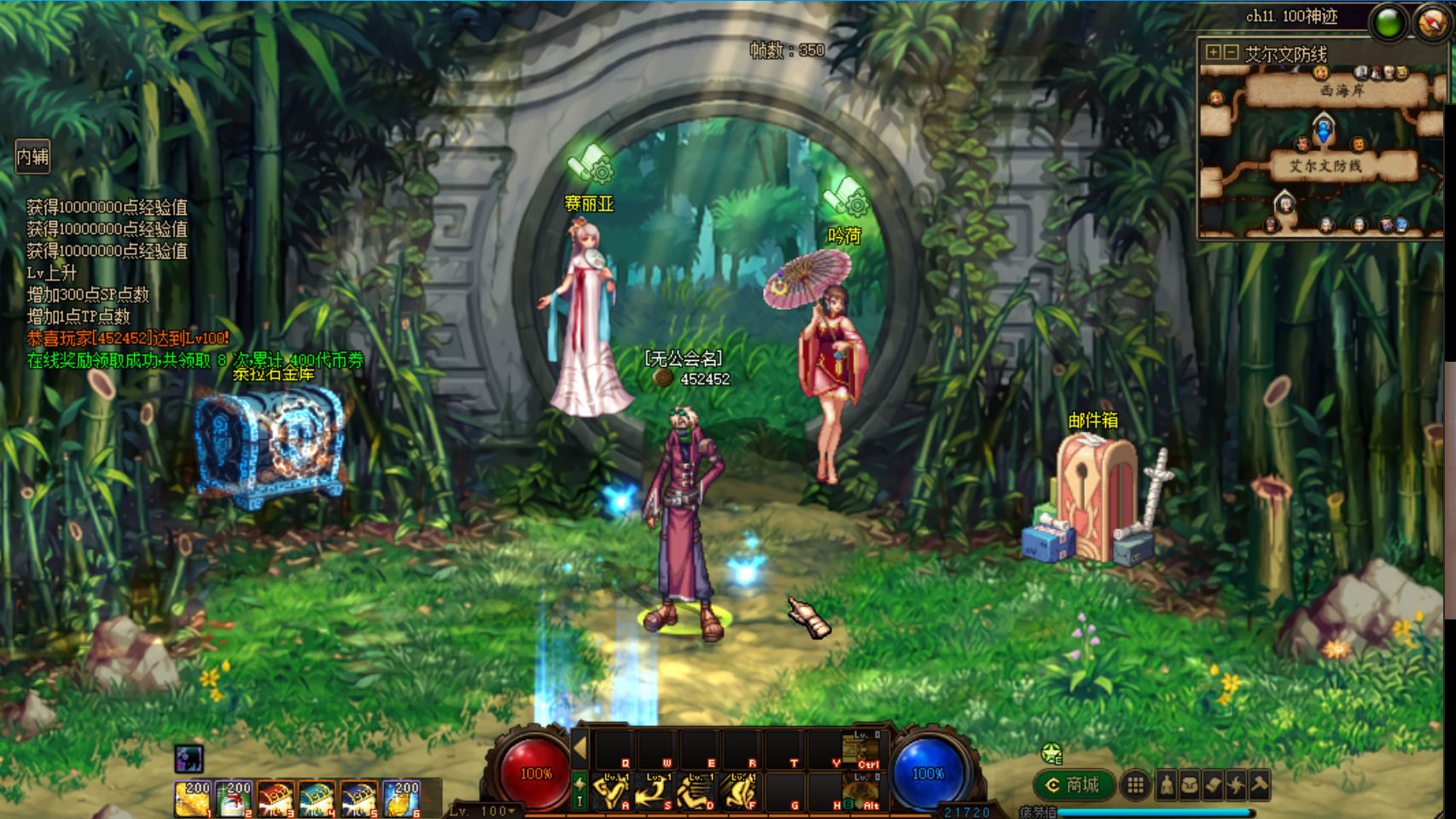
Task: Open the character silhouette menu icon
Action: tap(1167, 785)
